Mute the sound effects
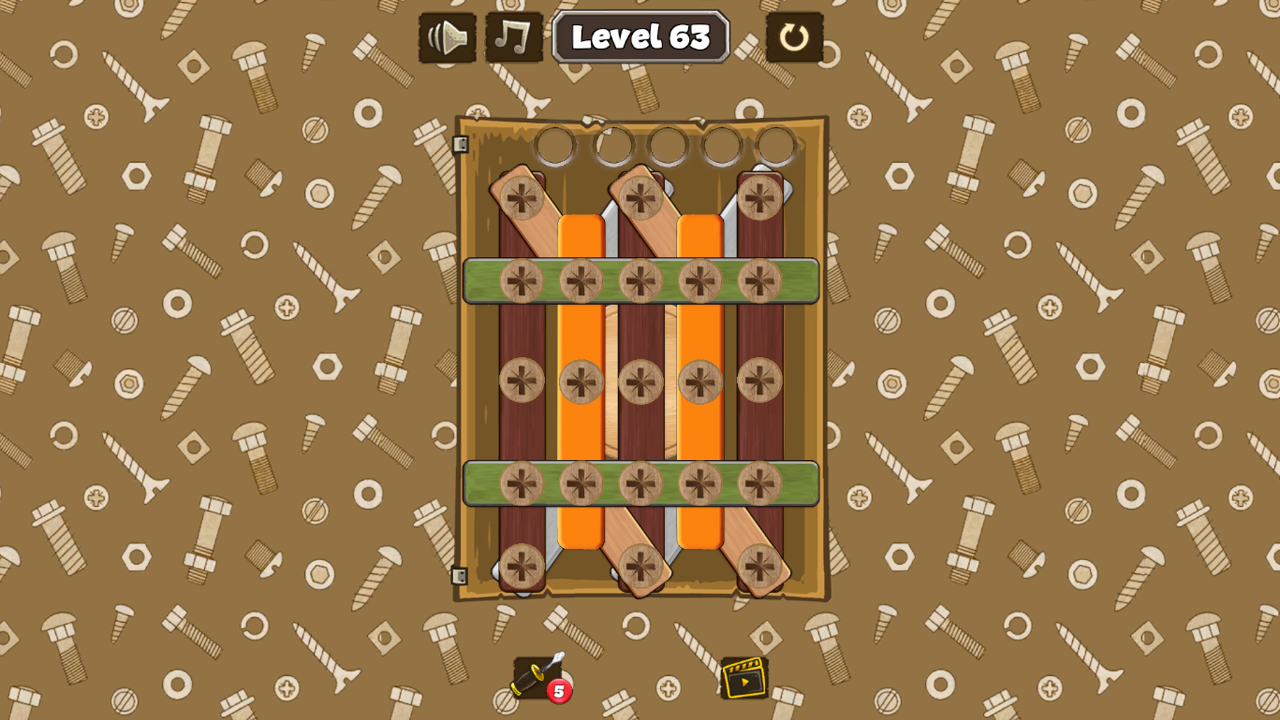Image resolution: width=1280 pixels, height=720 pixels. 447,39
